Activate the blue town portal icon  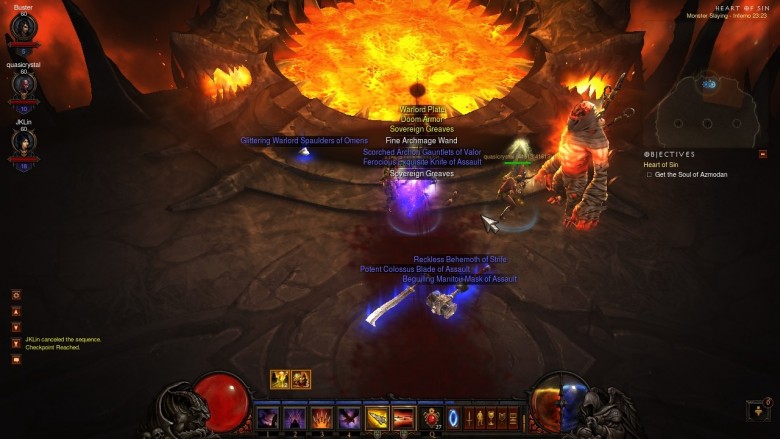(x=453, y=417)
